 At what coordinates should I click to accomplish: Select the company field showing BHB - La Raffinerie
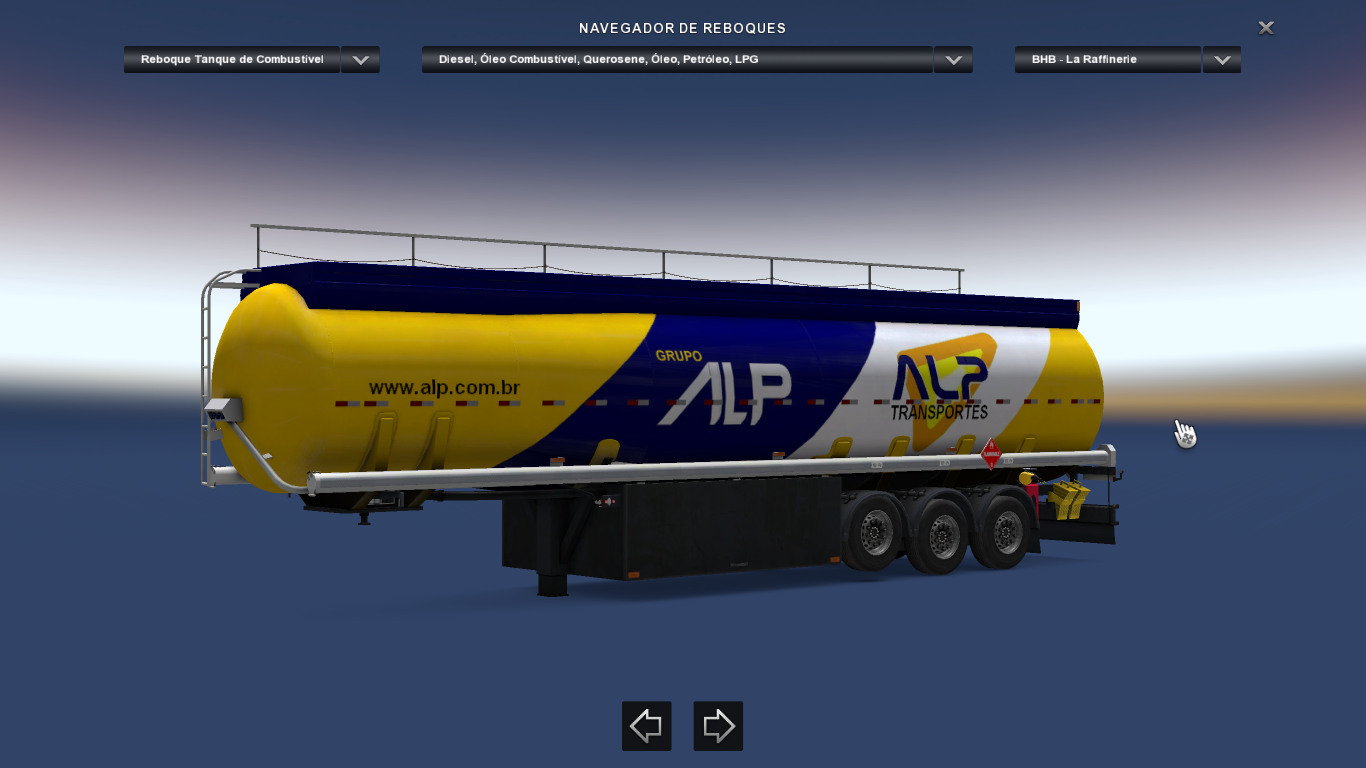[1107, 59]
